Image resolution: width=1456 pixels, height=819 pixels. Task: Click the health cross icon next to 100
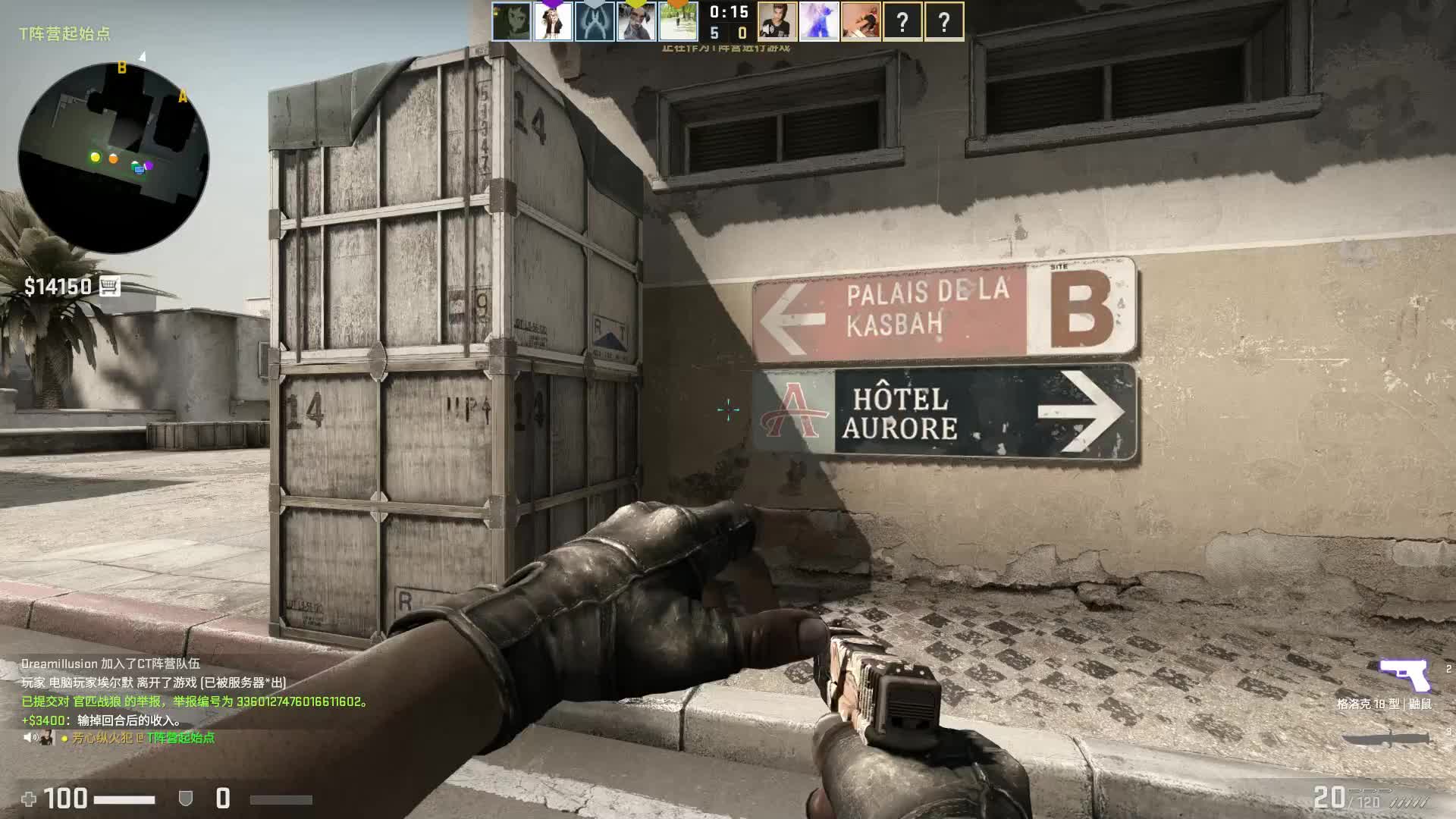(32, 799)
